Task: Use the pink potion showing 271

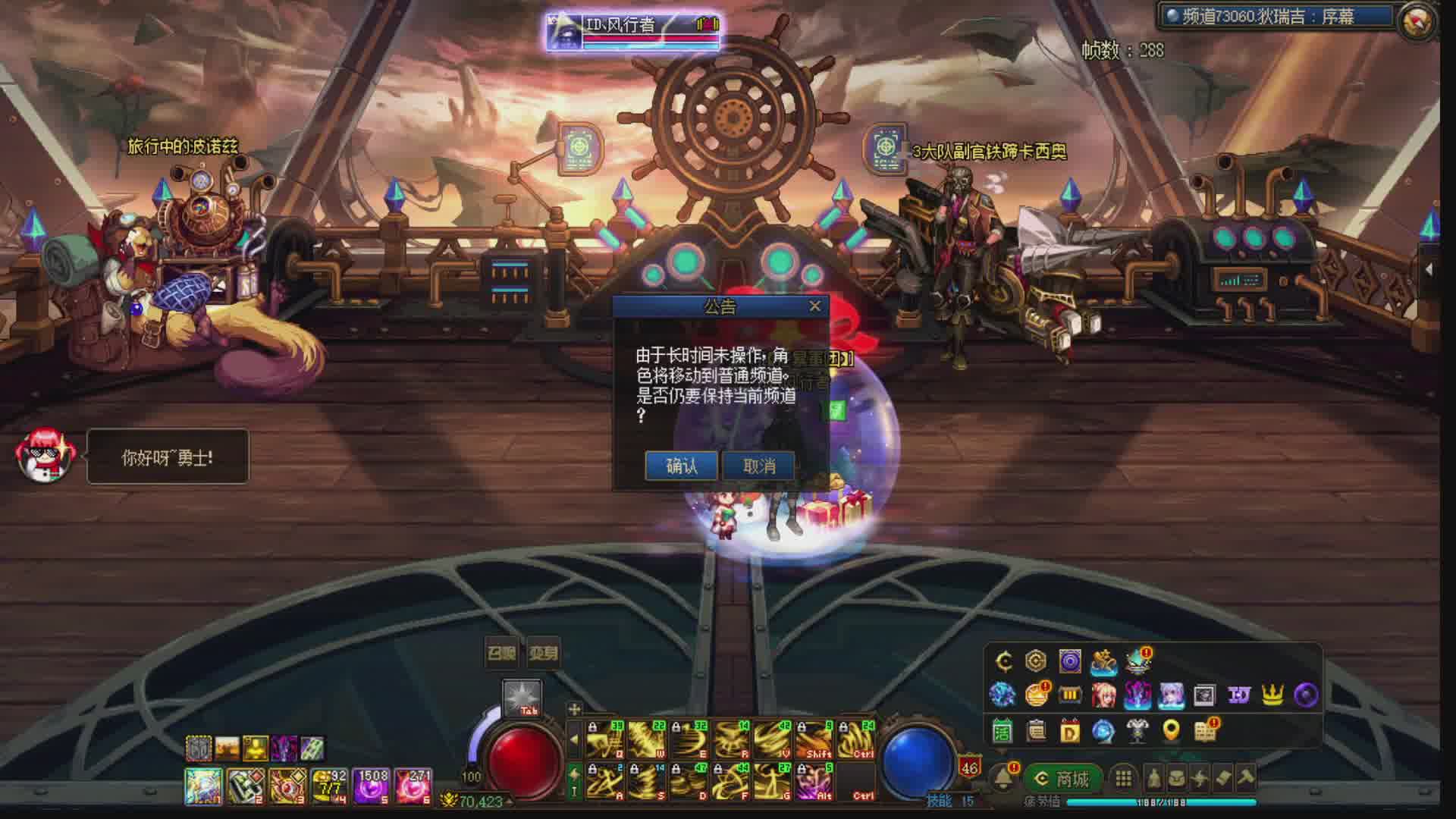Action: tap(414, 786)
